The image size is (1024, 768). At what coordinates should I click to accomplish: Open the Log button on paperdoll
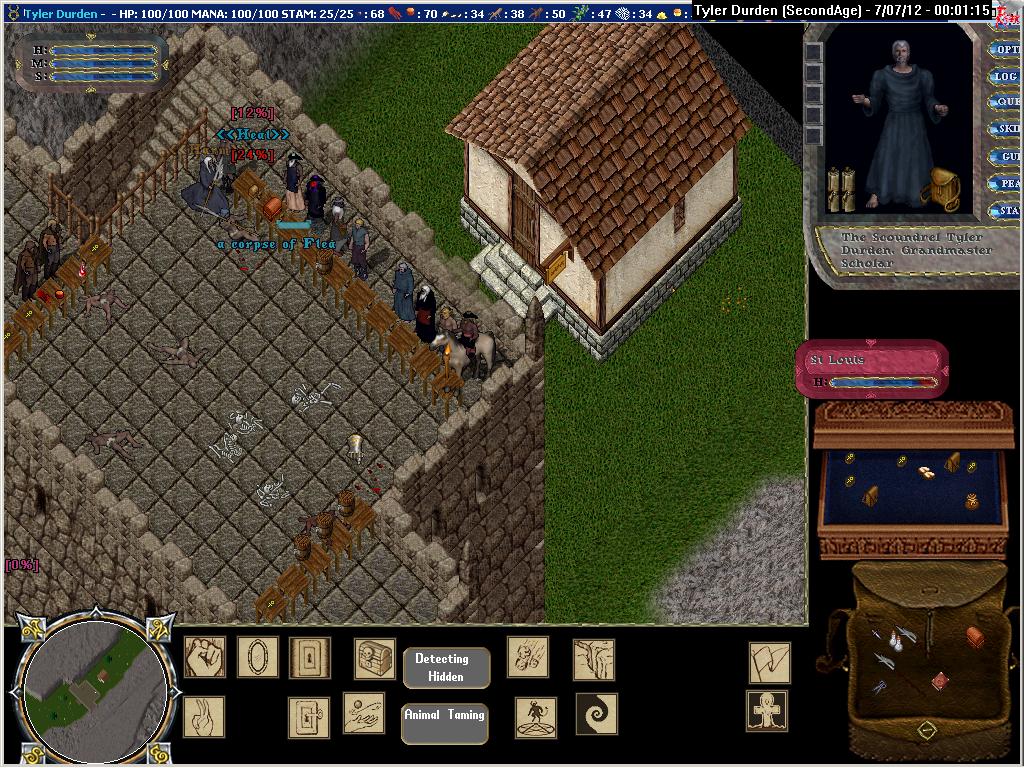[1005, 76]
